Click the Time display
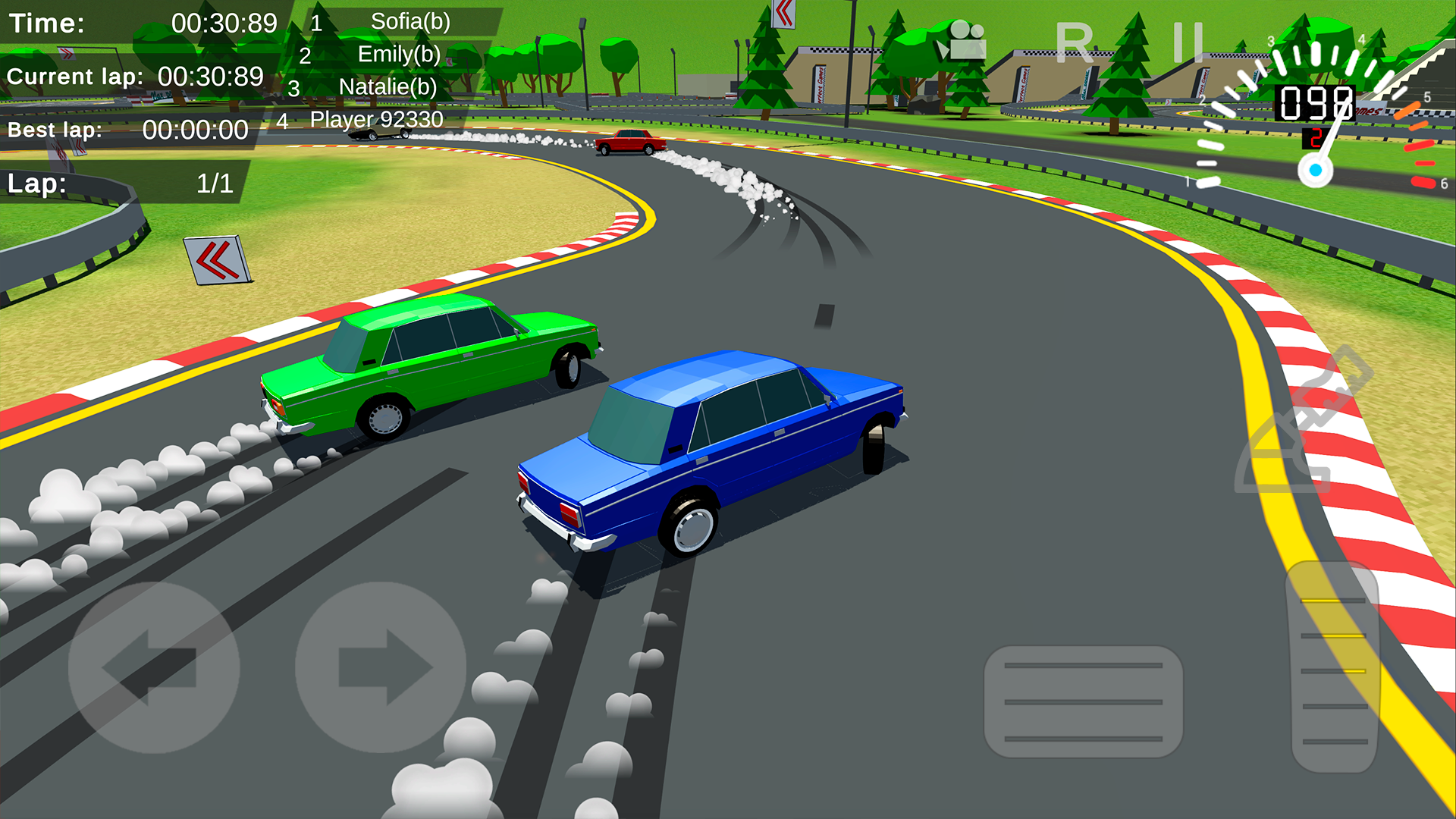The image size is (1456, 819). pyautogui.click(x=144, y=23)
